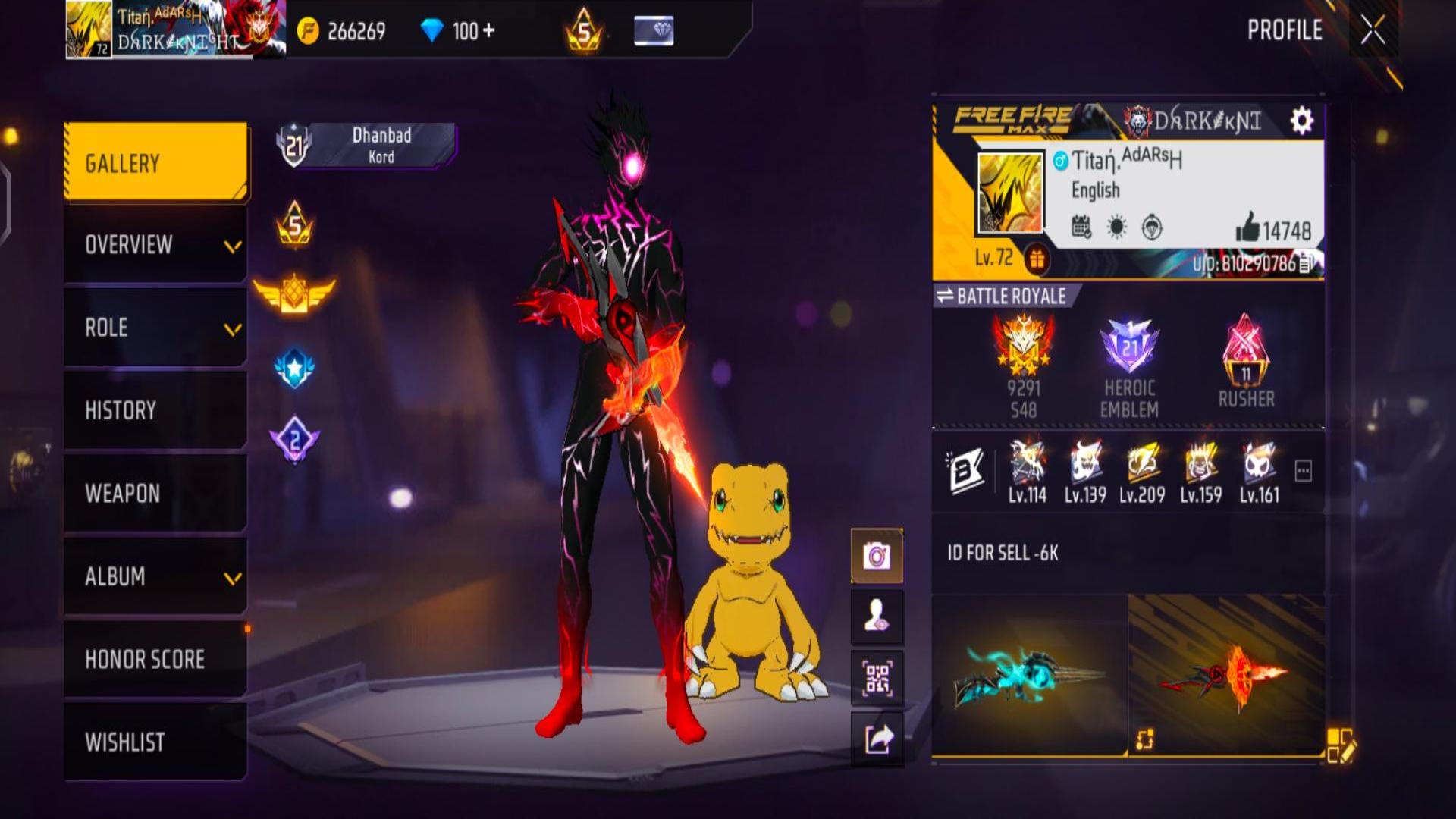Open the Wishlist tab
The image size is (1456, 819).
pyautogui.click(x=155, y=742)
